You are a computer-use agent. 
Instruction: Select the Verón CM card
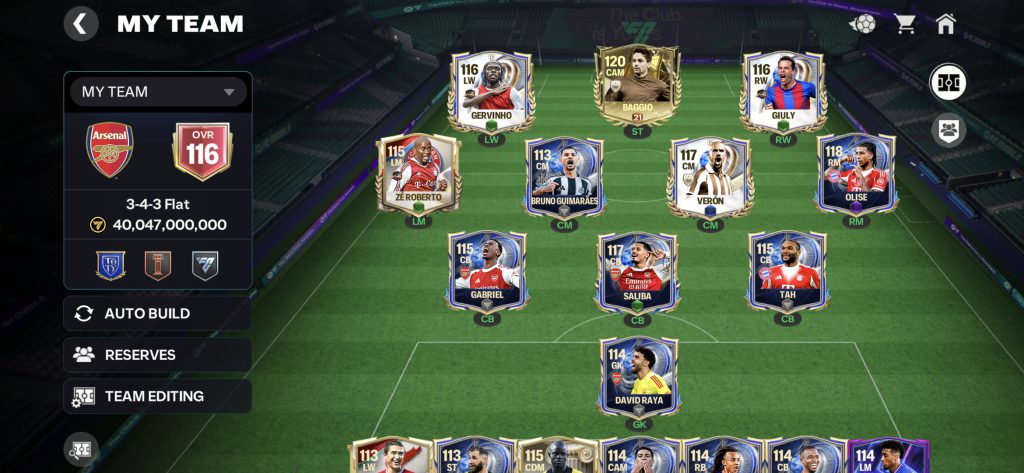710,177
